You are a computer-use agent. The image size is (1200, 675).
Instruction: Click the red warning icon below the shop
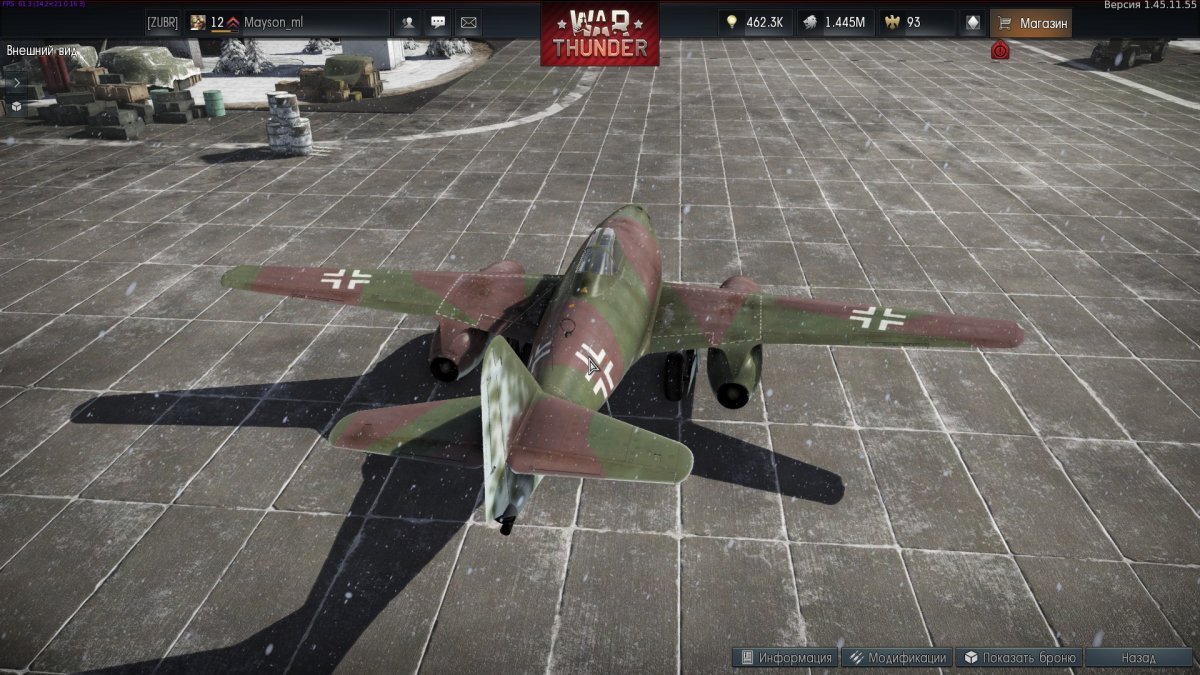tap(999, 50)
